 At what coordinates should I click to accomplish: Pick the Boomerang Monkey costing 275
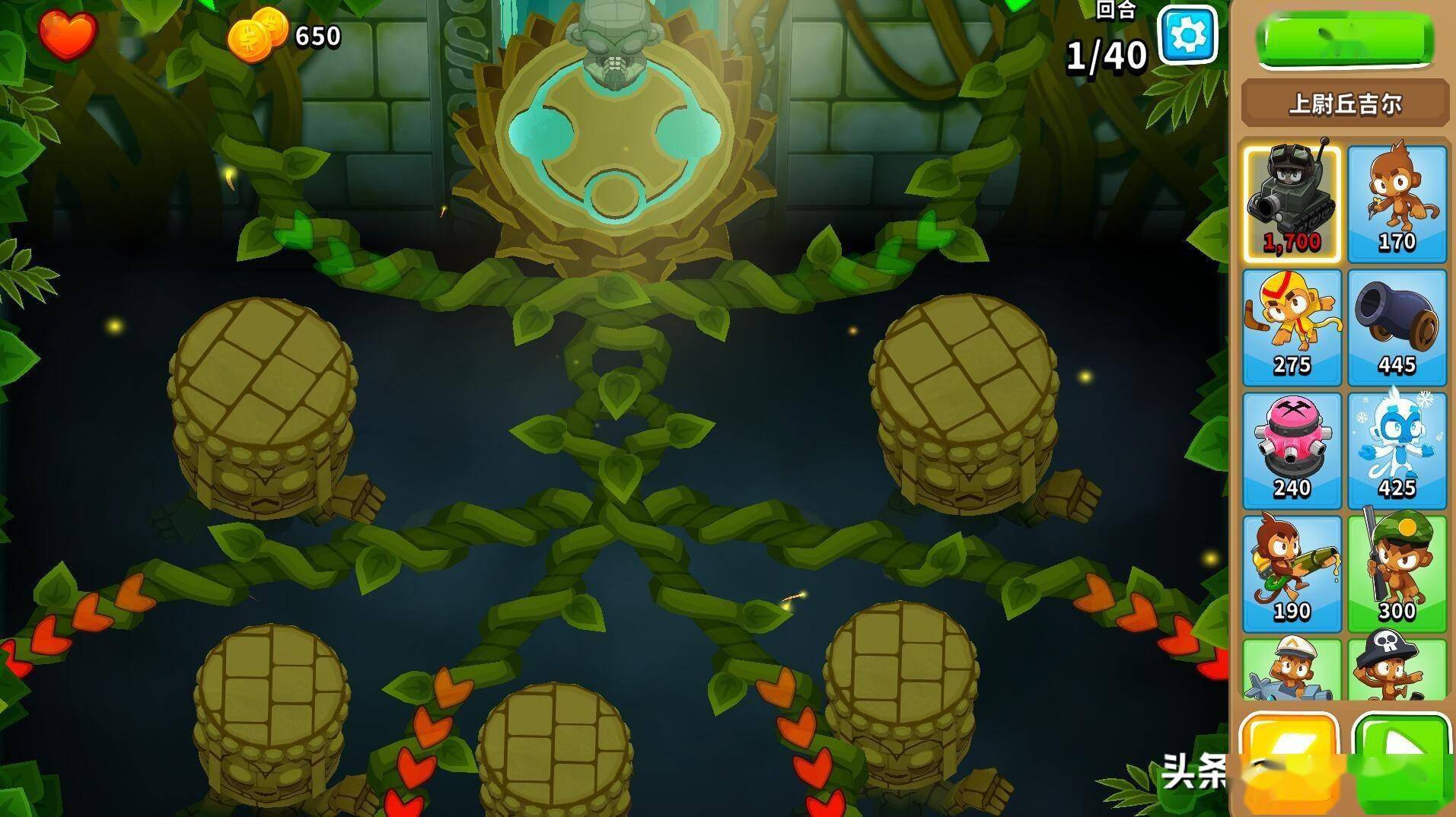click(x=1292, y=327)
